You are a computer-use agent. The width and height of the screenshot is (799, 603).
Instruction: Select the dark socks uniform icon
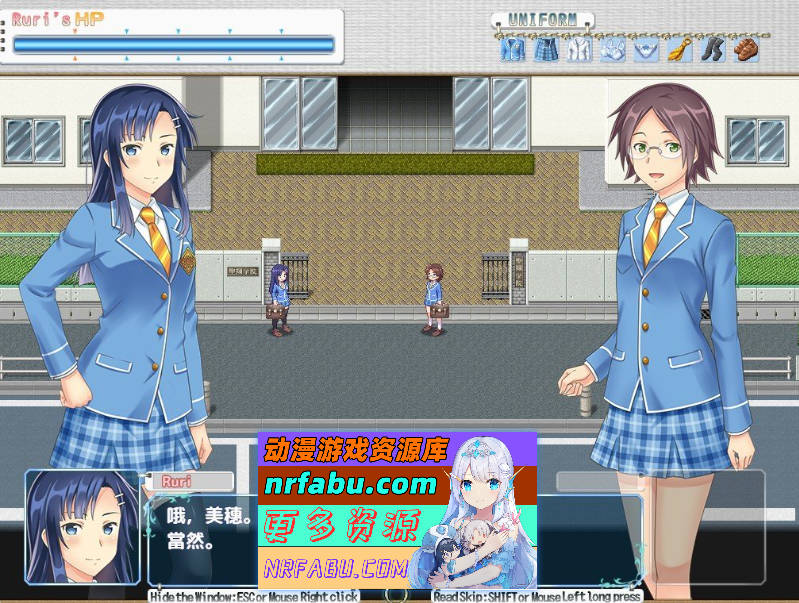[713, 49]
